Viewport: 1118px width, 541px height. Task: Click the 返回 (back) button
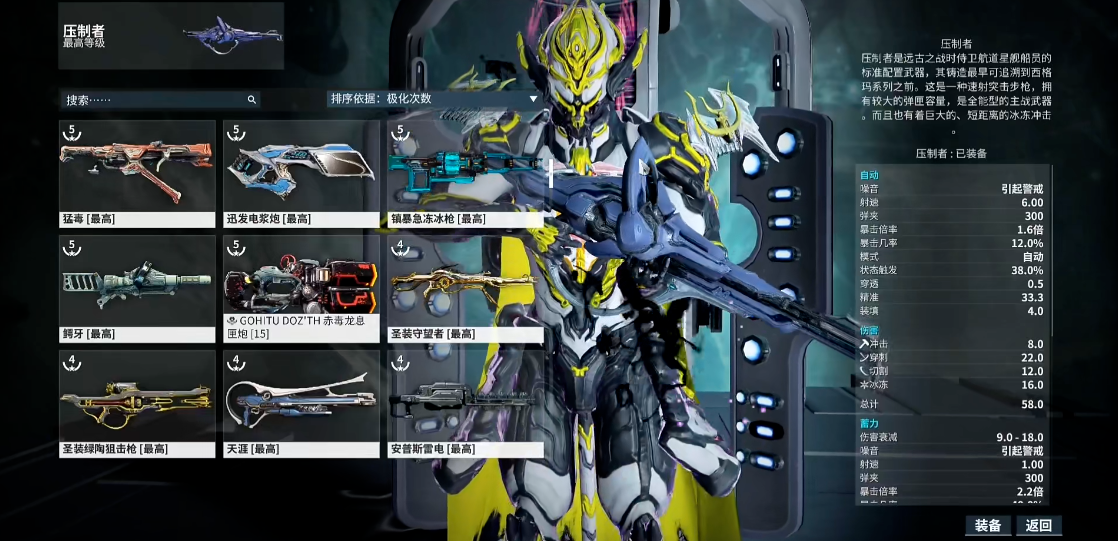[x=1038, y=525]
